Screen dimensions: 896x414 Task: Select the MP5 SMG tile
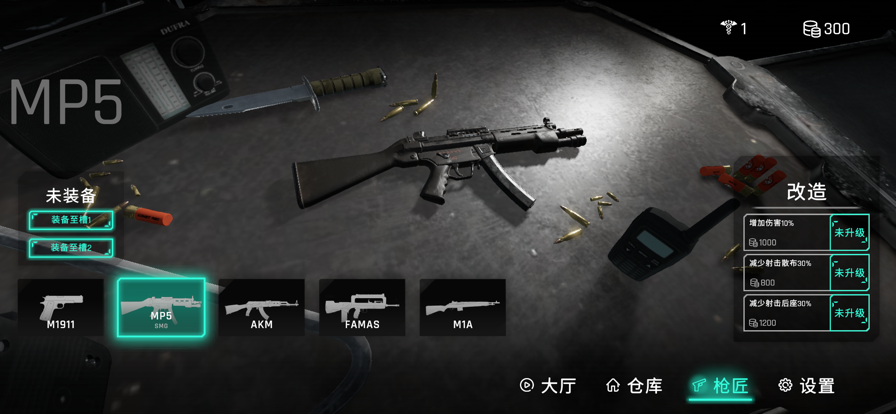[x=161, y=308]
